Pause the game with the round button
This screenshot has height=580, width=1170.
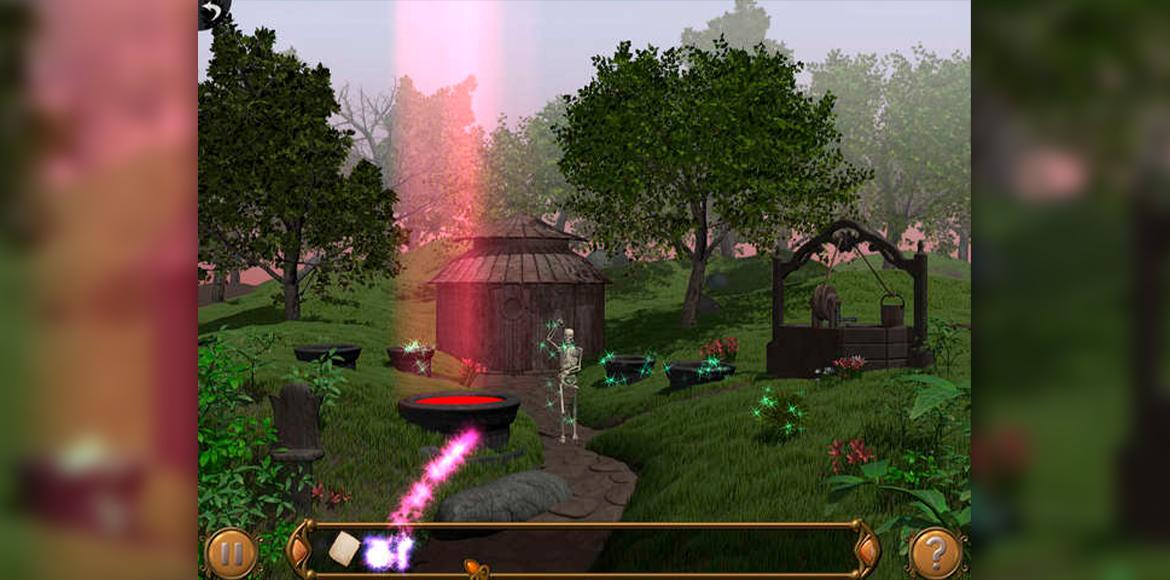point(231,553)
